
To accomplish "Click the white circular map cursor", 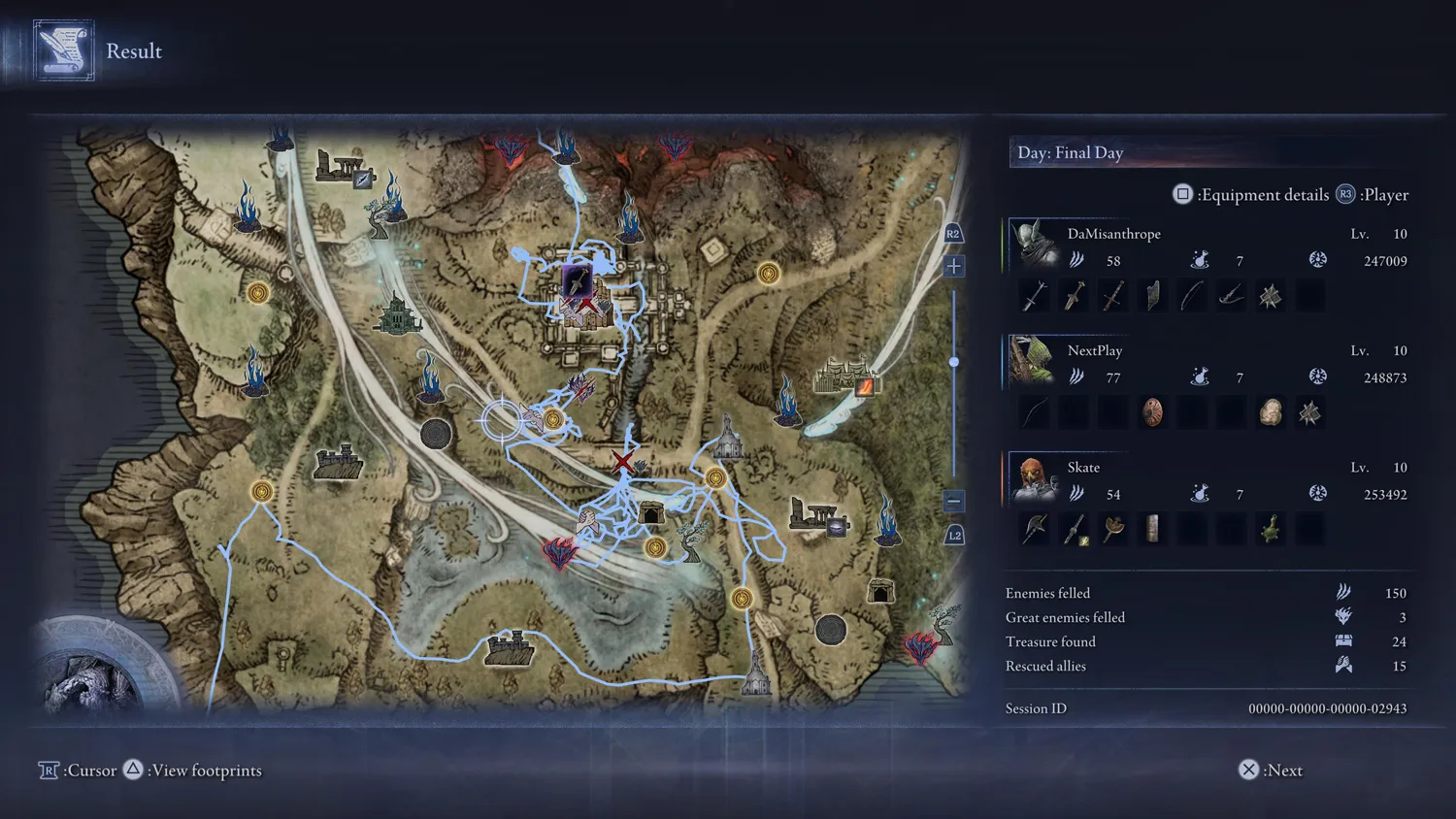I will point(502,420).
